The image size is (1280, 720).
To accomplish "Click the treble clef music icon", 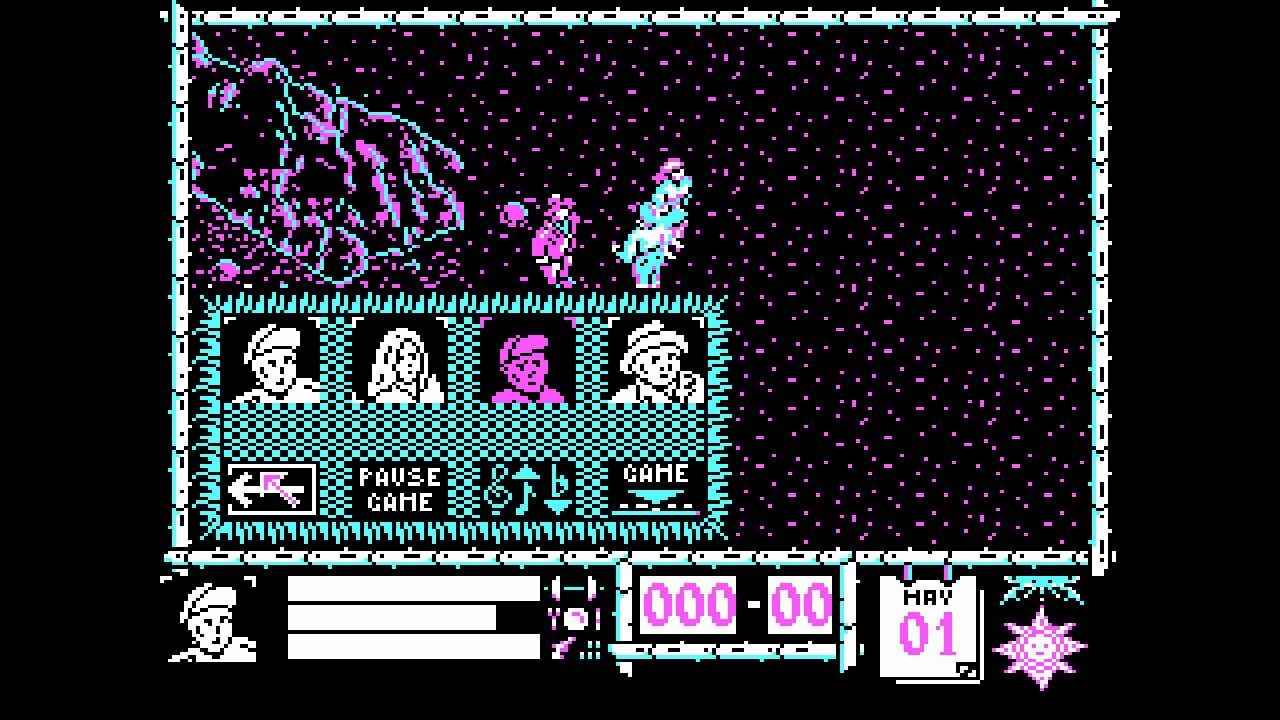I will coord(500,487).
